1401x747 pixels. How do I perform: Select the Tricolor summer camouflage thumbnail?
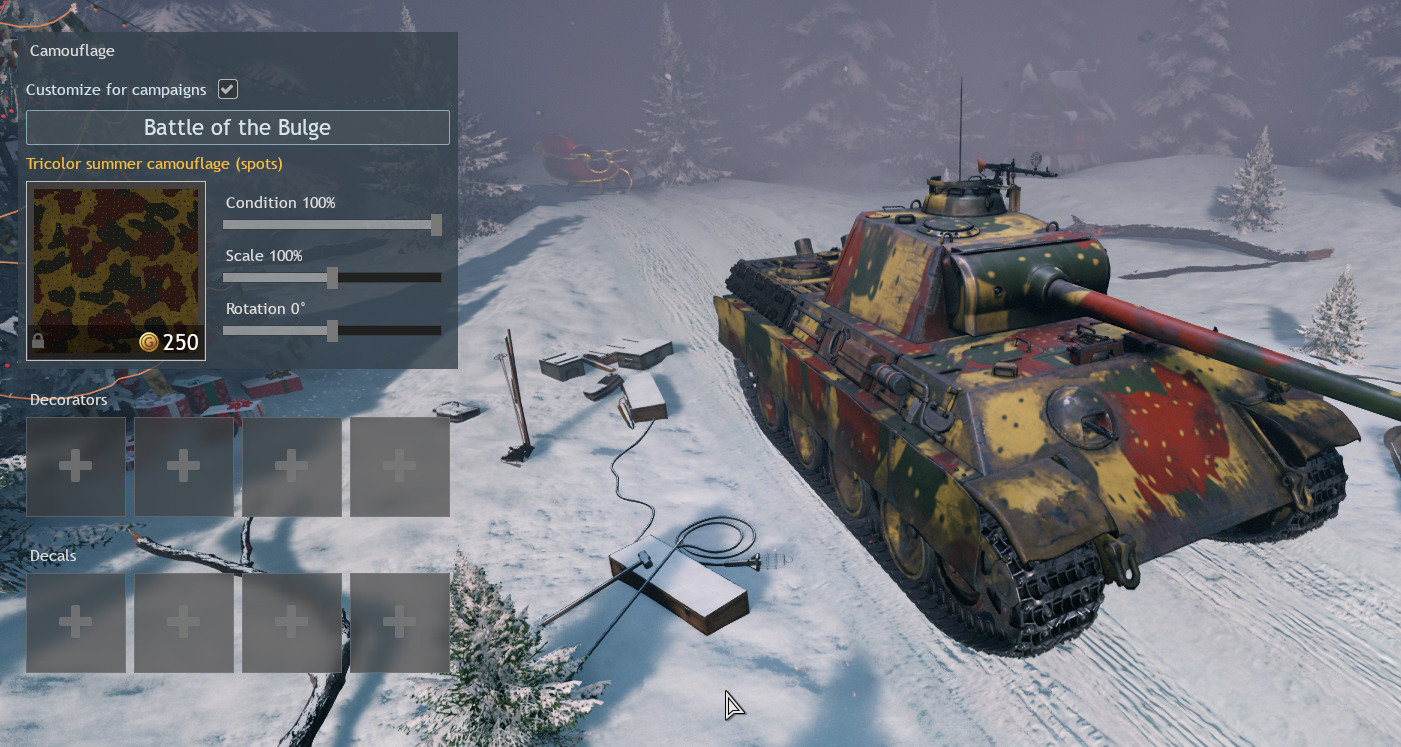(116, 270)
